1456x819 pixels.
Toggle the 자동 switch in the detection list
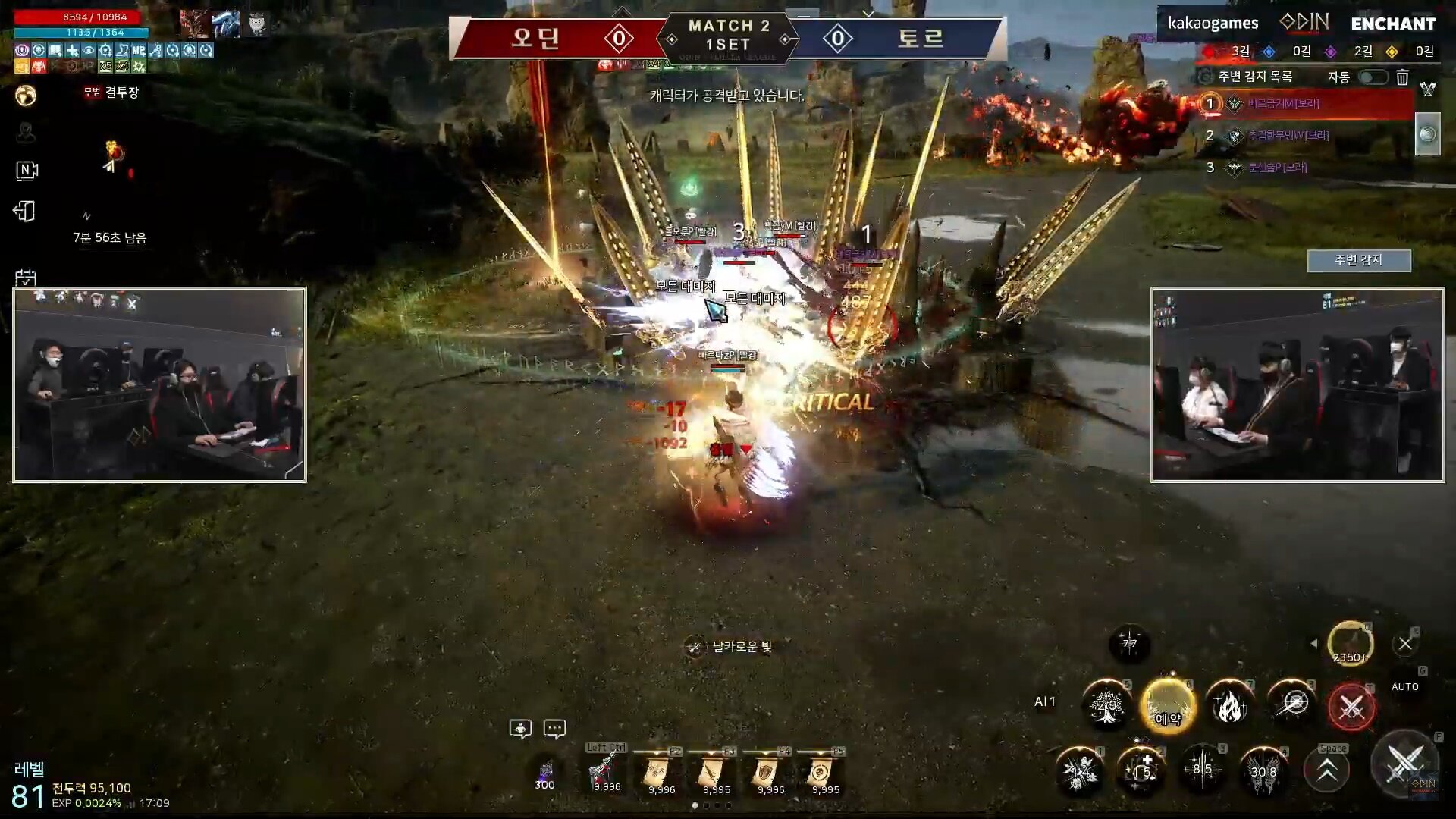(1373, 77)
